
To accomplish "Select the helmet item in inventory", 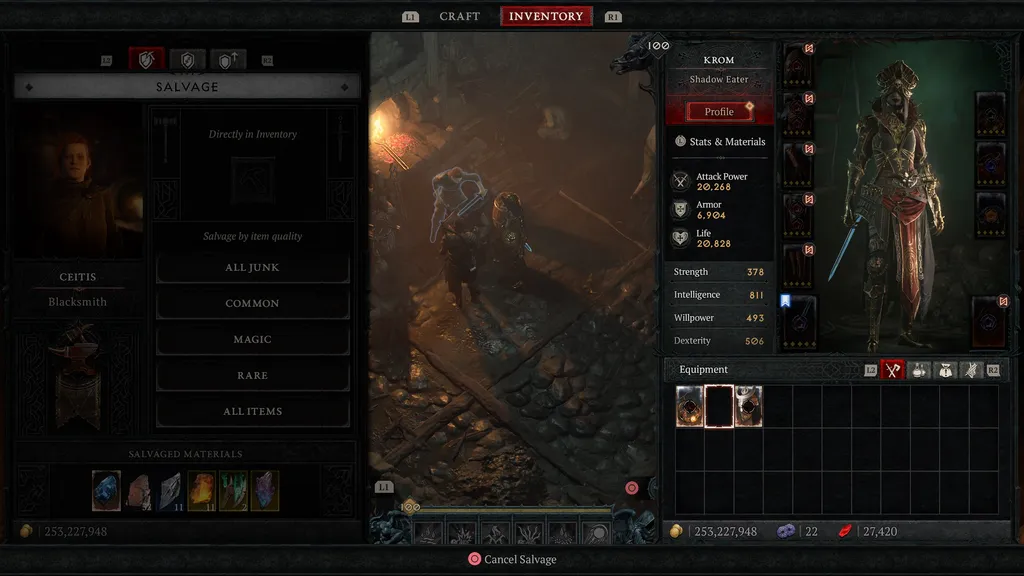I will (748, 407).
